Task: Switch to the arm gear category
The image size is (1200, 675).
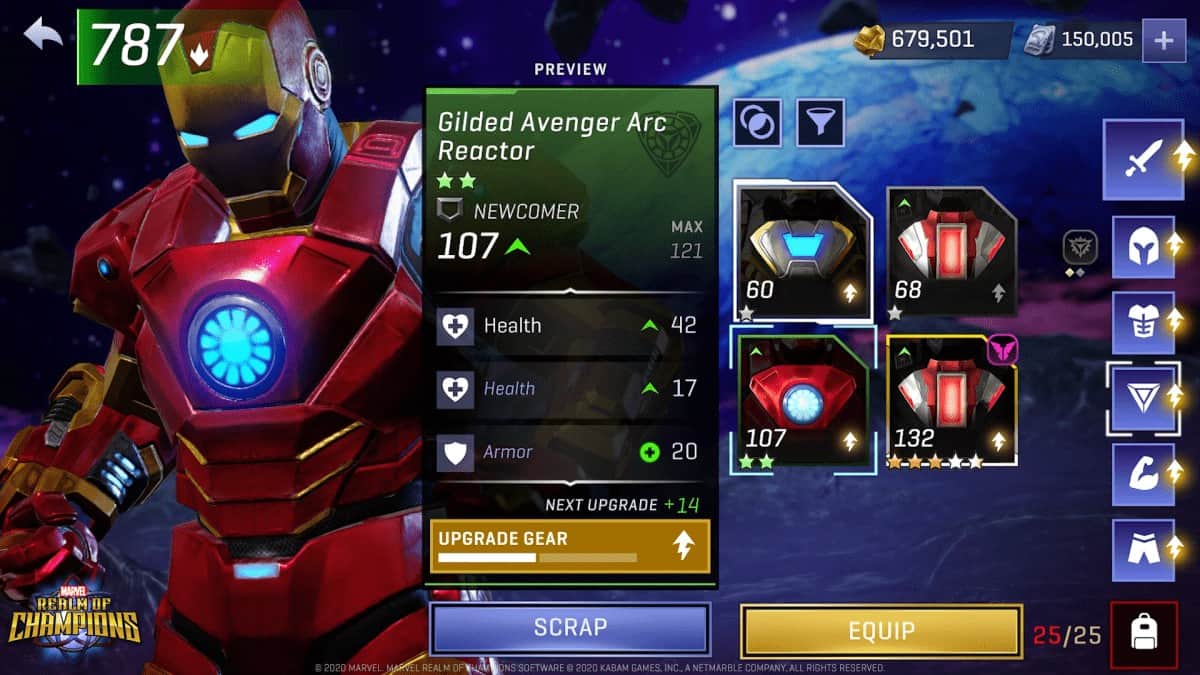Action: tap(1142, 473)
